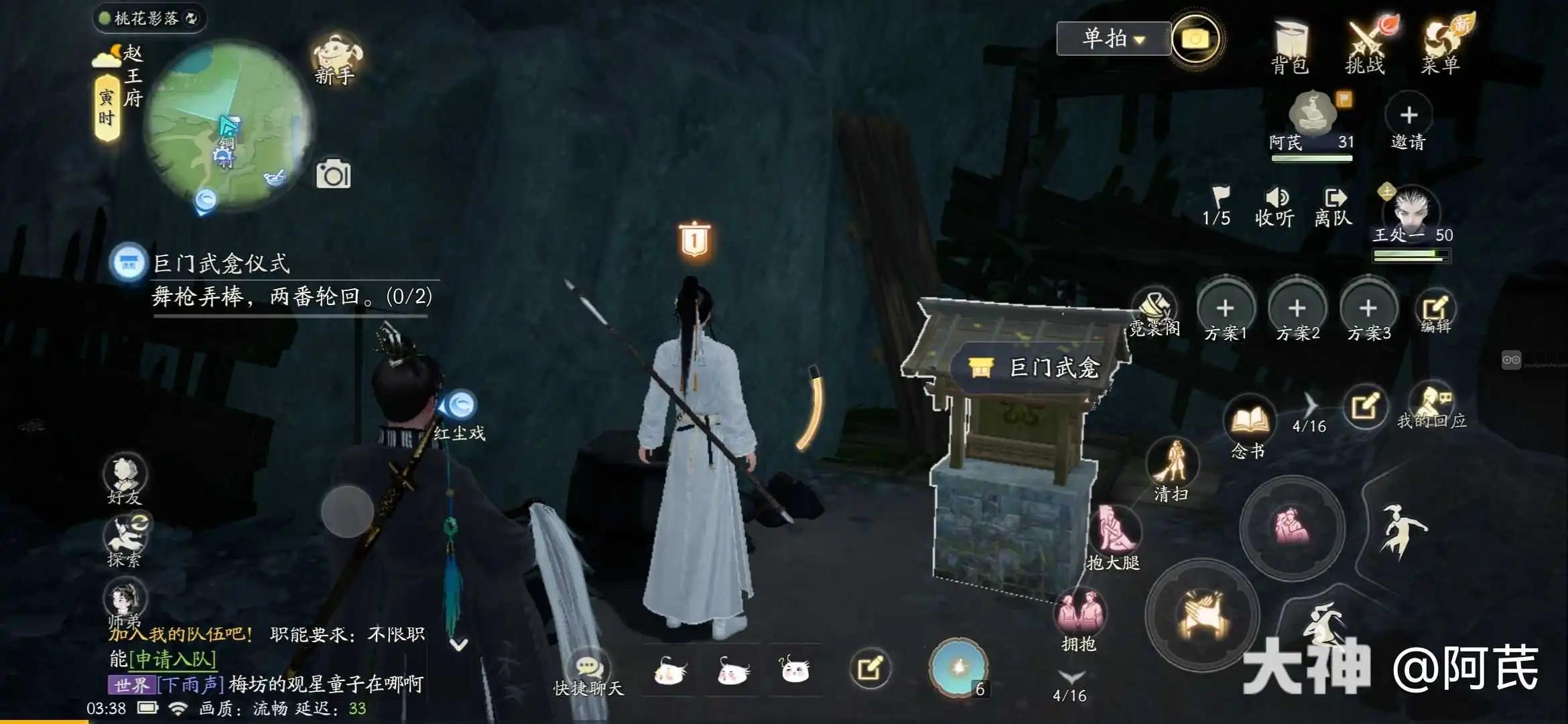The width and height of the screenshot is (1568, 724).
Task: Open 快捷聊天 quick chat
Action: pos(588,674)
